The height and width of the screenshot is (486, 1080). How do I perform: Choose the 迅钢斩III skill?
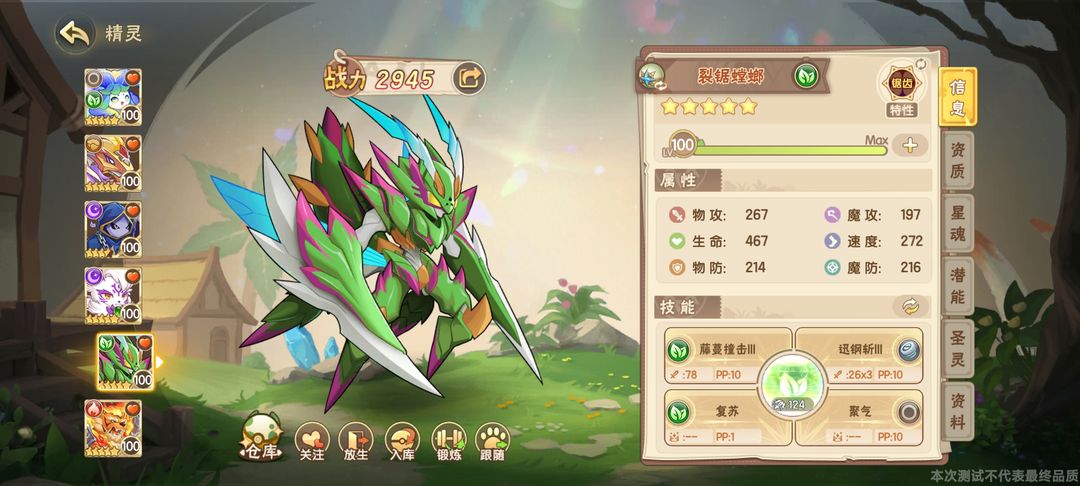[858, 358]
